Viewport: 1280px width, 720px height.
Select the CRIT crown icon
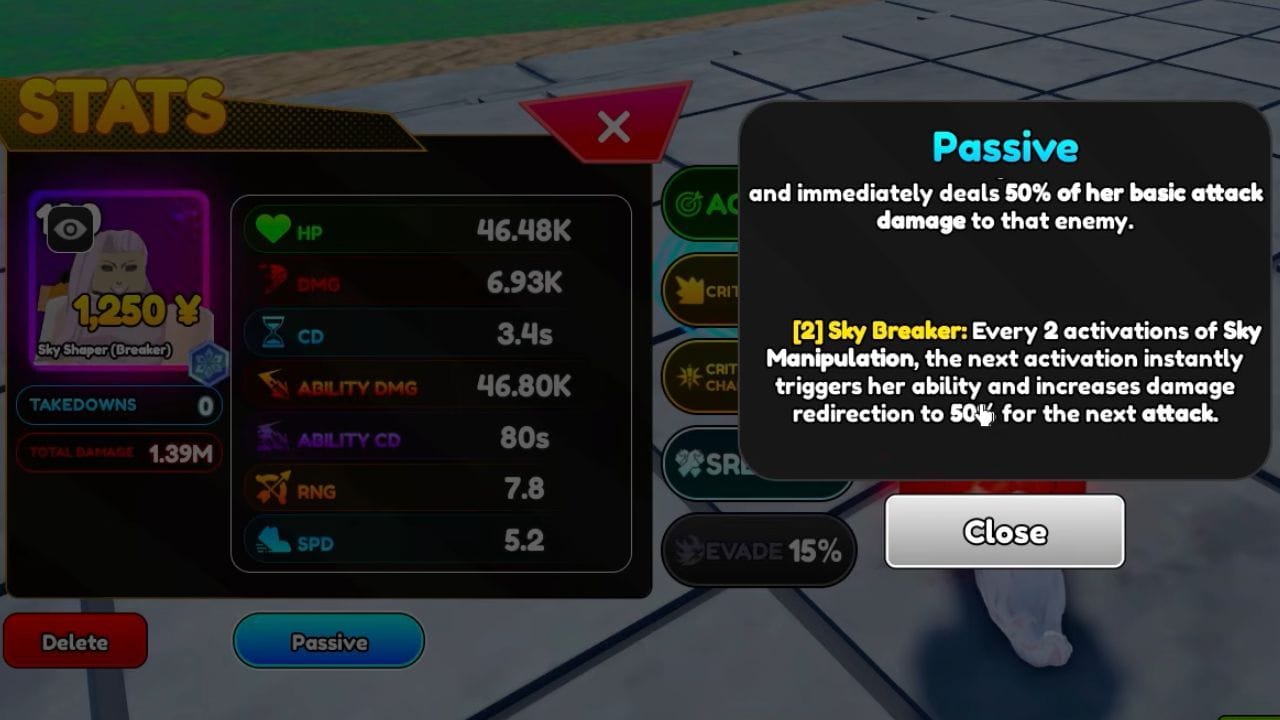point(688,291)
